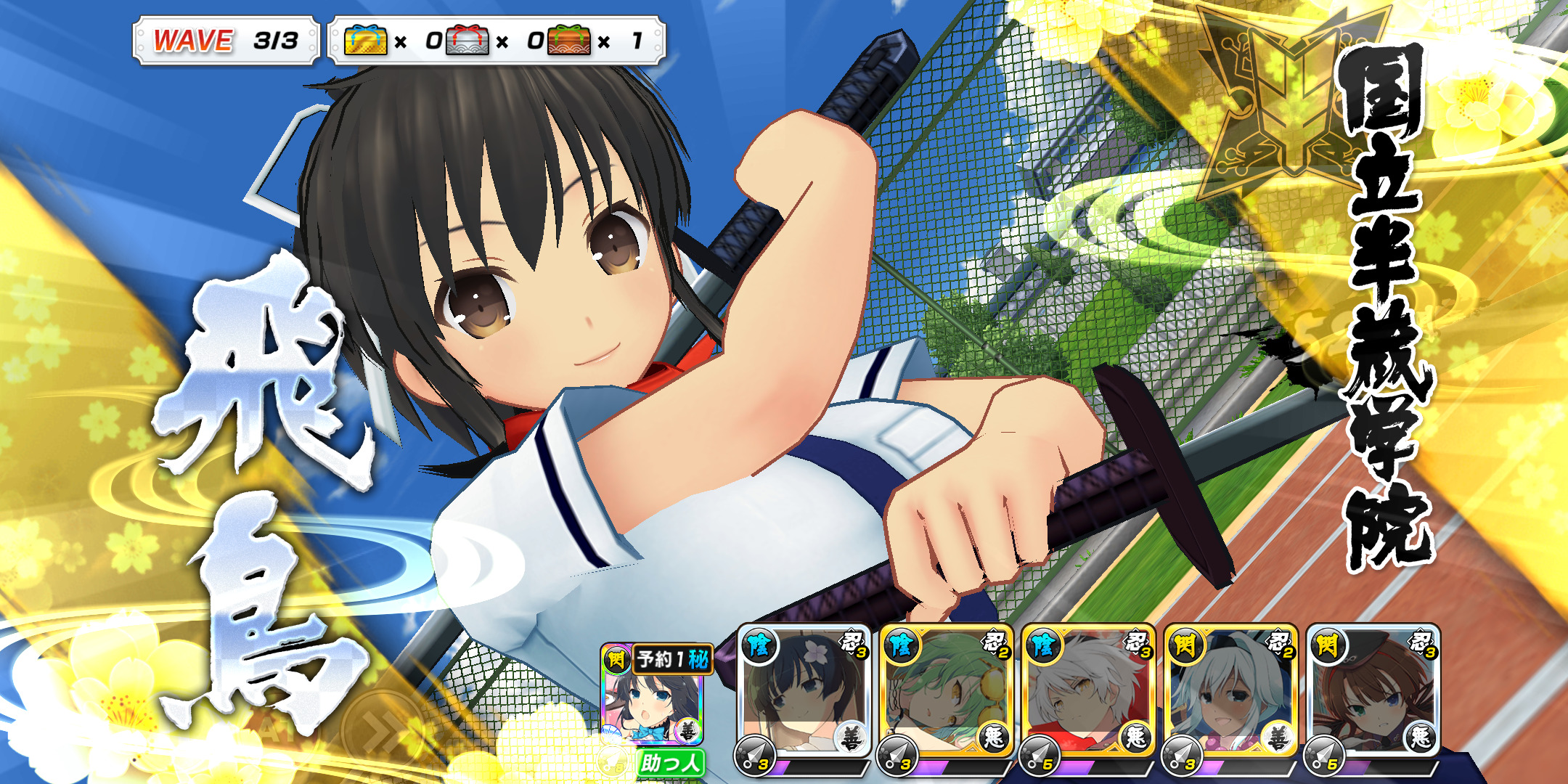Pick the white-haired character card in red outfit
This screenshot has height=784, width=1568.
coord(1088,693)
